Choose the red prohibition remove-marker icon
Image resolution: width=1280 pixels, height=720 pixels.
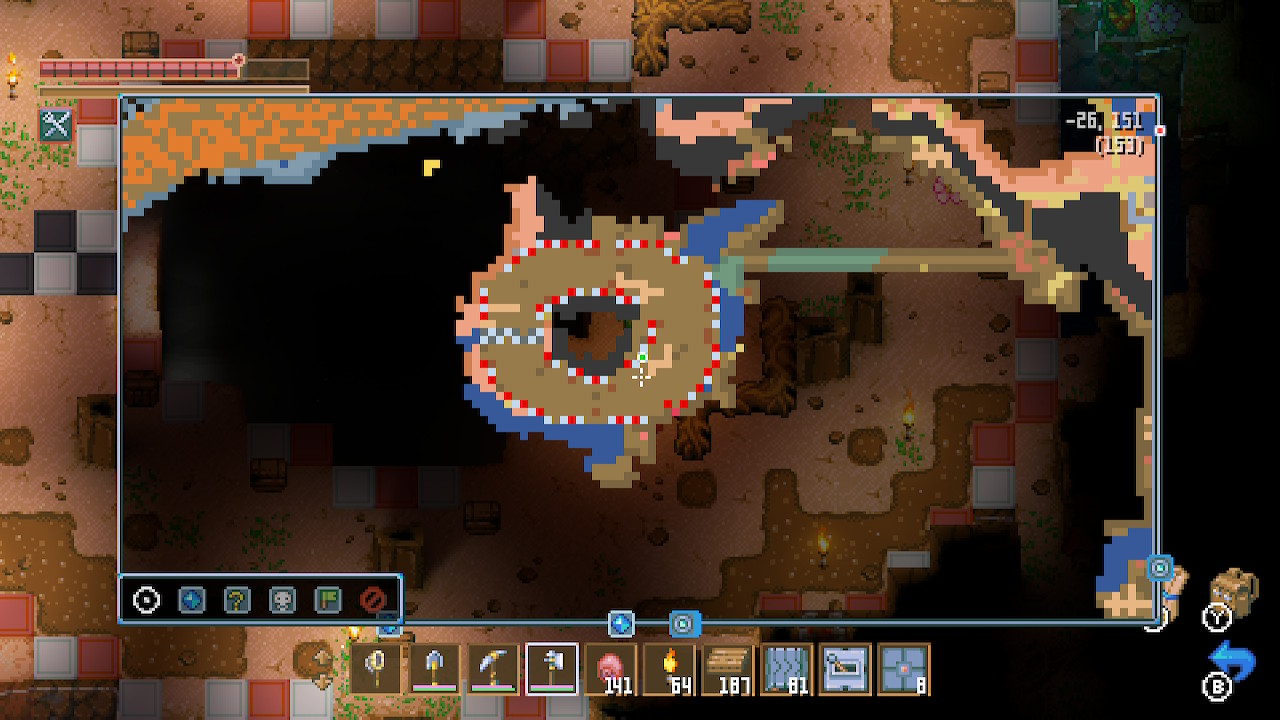tap(372, 600)
